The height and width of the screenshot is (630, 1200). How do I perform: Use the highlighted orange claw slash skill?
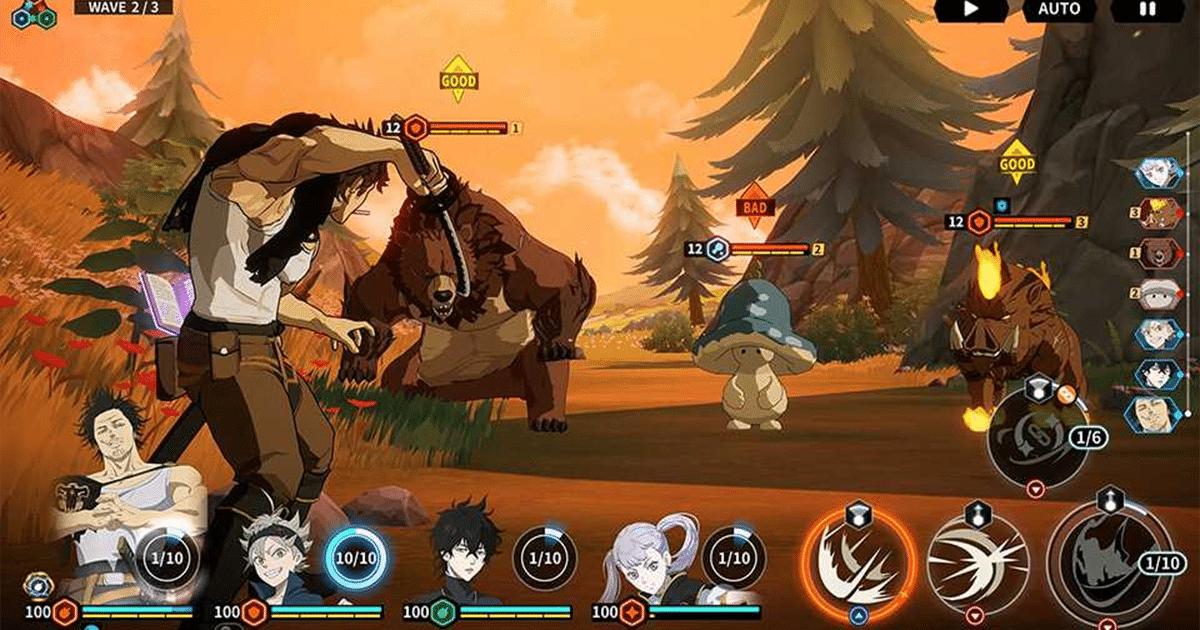coord(857,557)
